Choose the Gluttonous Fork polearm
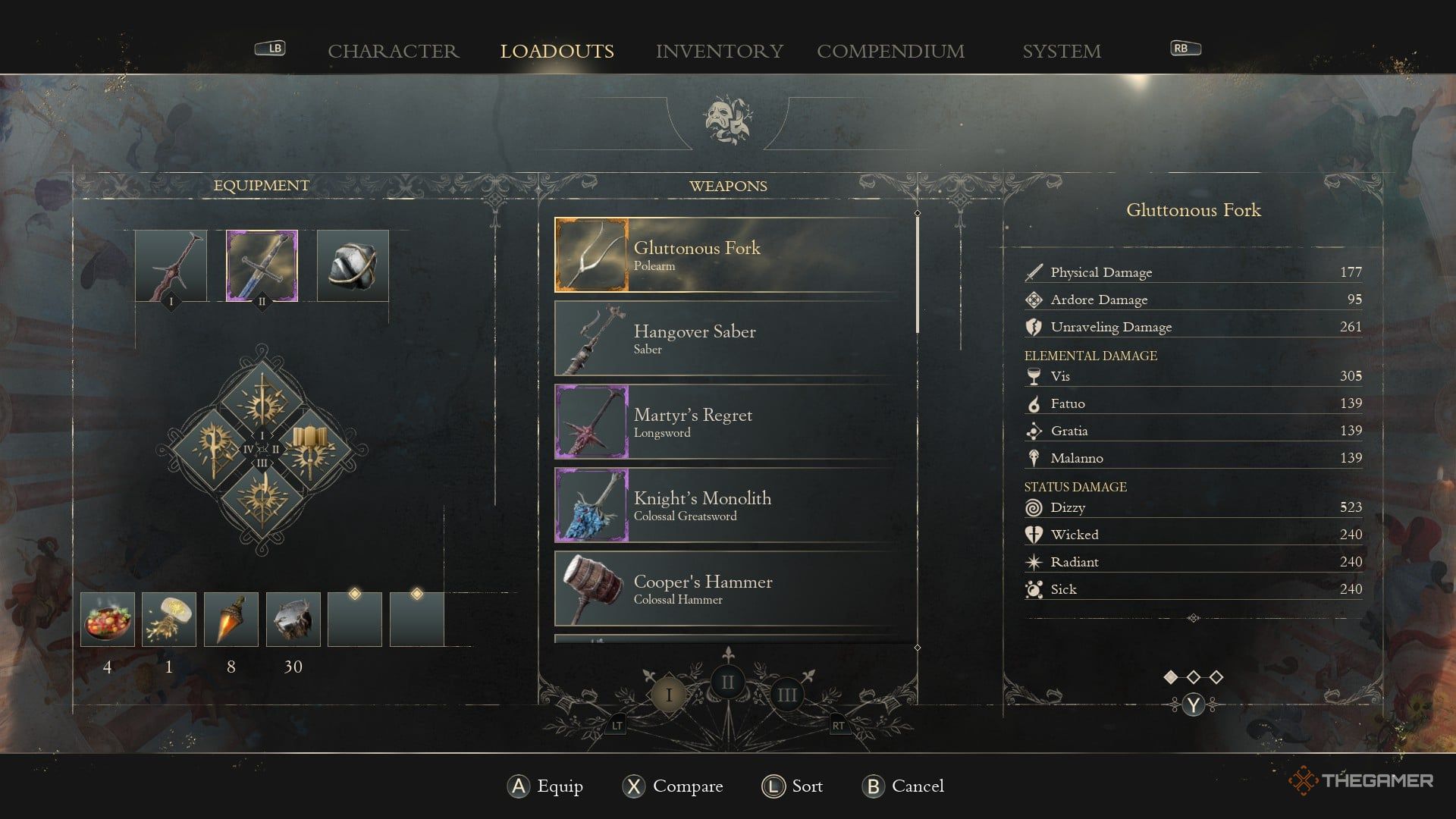Image resolution: width=1456 pixels, height=819 pixels. pos(734,255)
